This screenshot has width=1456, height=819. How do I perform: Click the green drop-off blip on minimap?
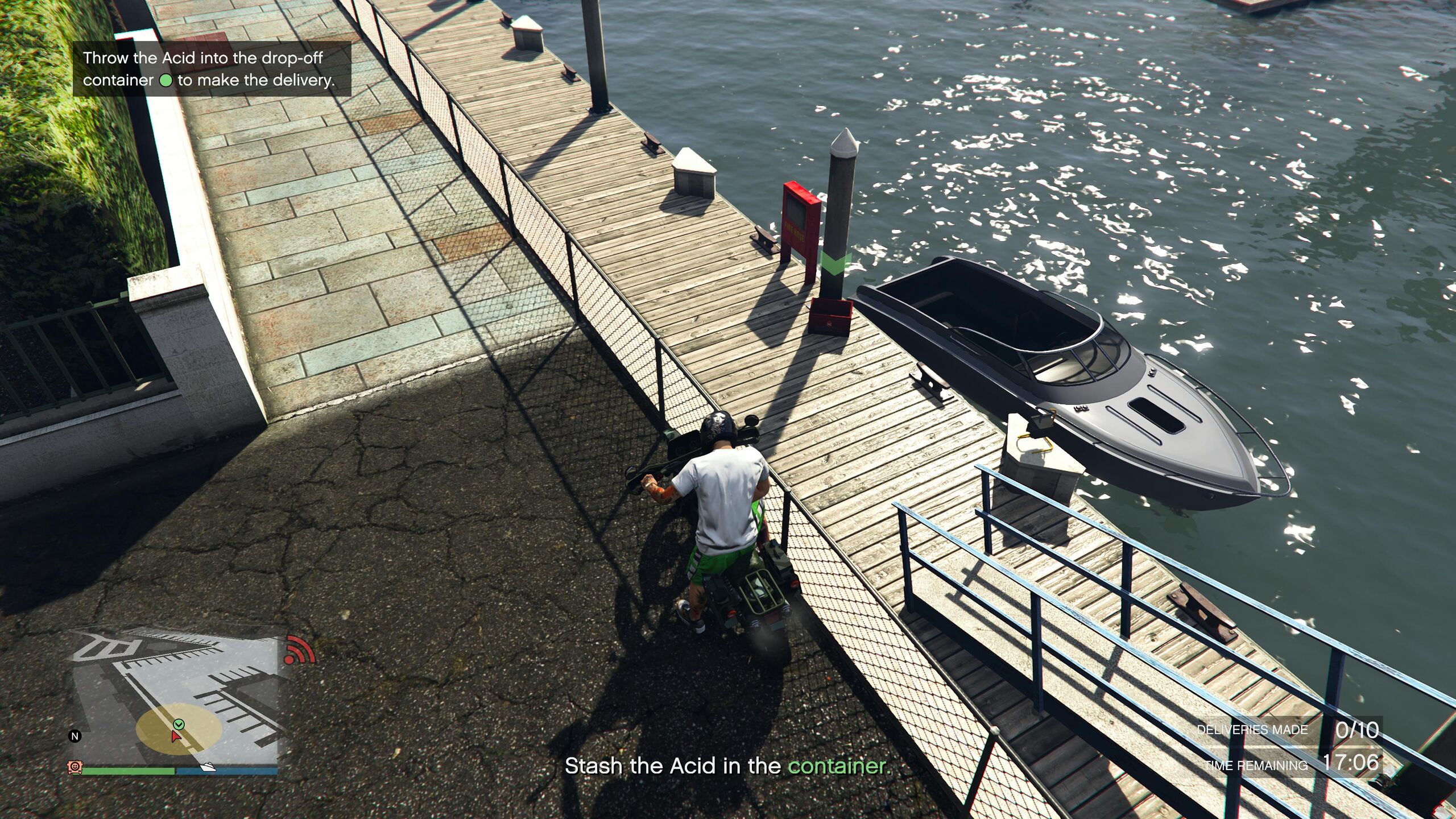179,724
